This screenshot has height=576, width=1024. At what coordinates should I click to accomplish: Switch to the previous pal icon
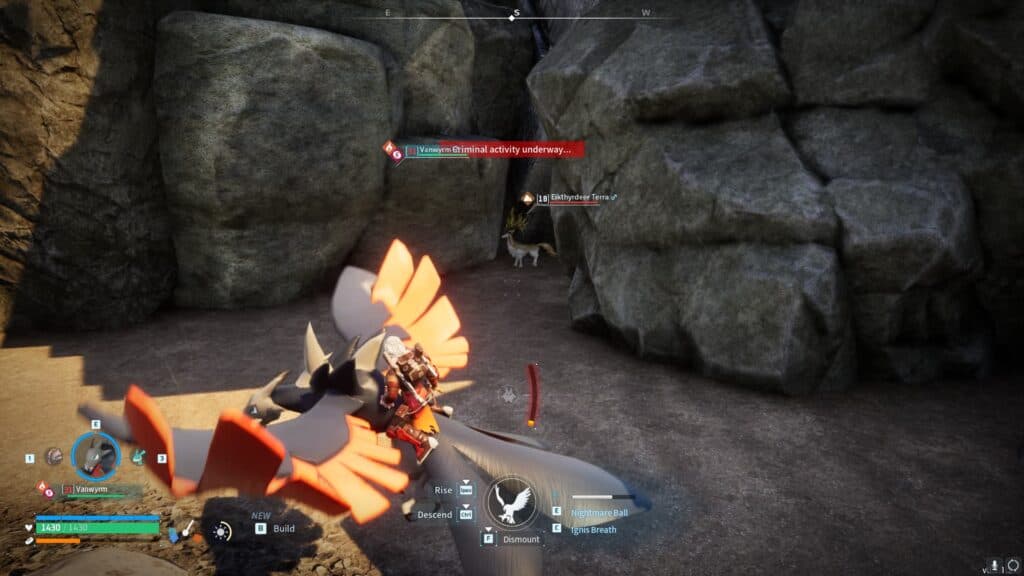point(54,456)
